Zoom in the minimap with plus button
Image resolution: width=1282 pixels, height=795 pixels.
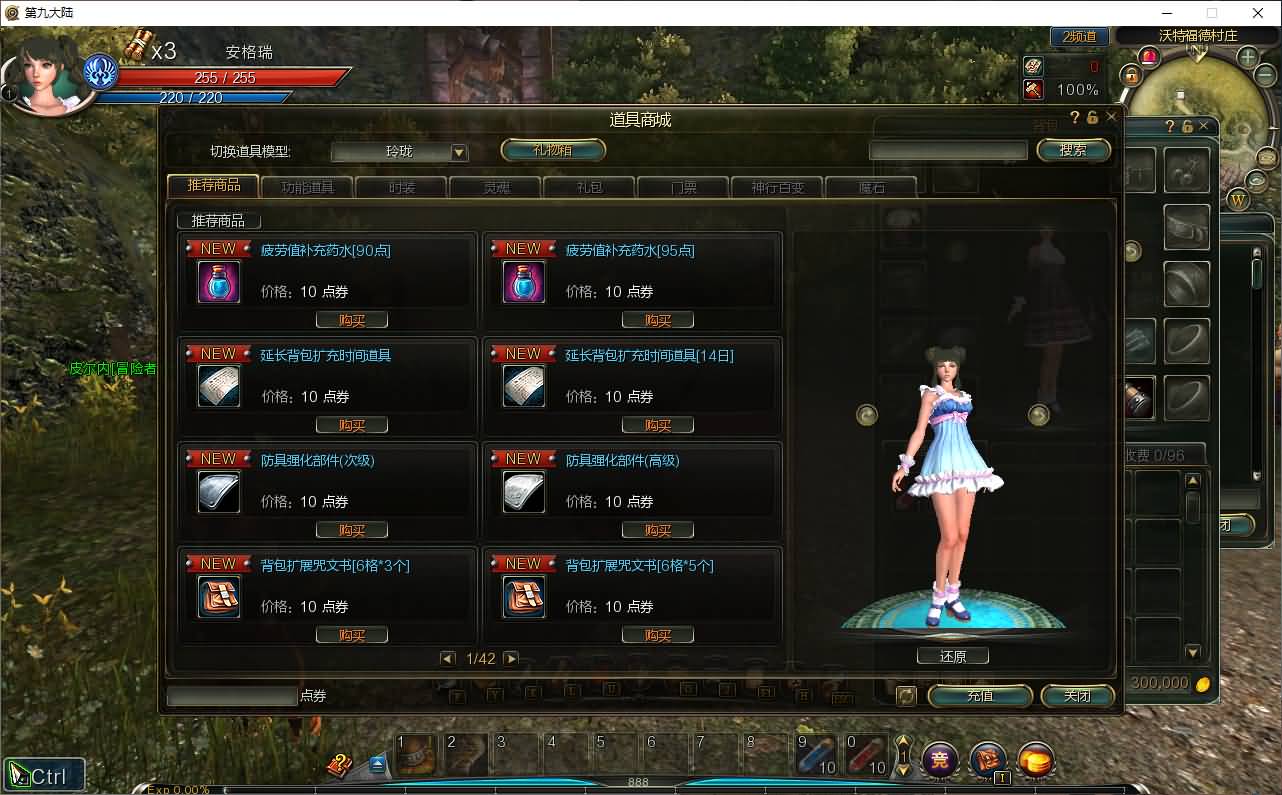pyautogui.click(x=1248, y=57)
